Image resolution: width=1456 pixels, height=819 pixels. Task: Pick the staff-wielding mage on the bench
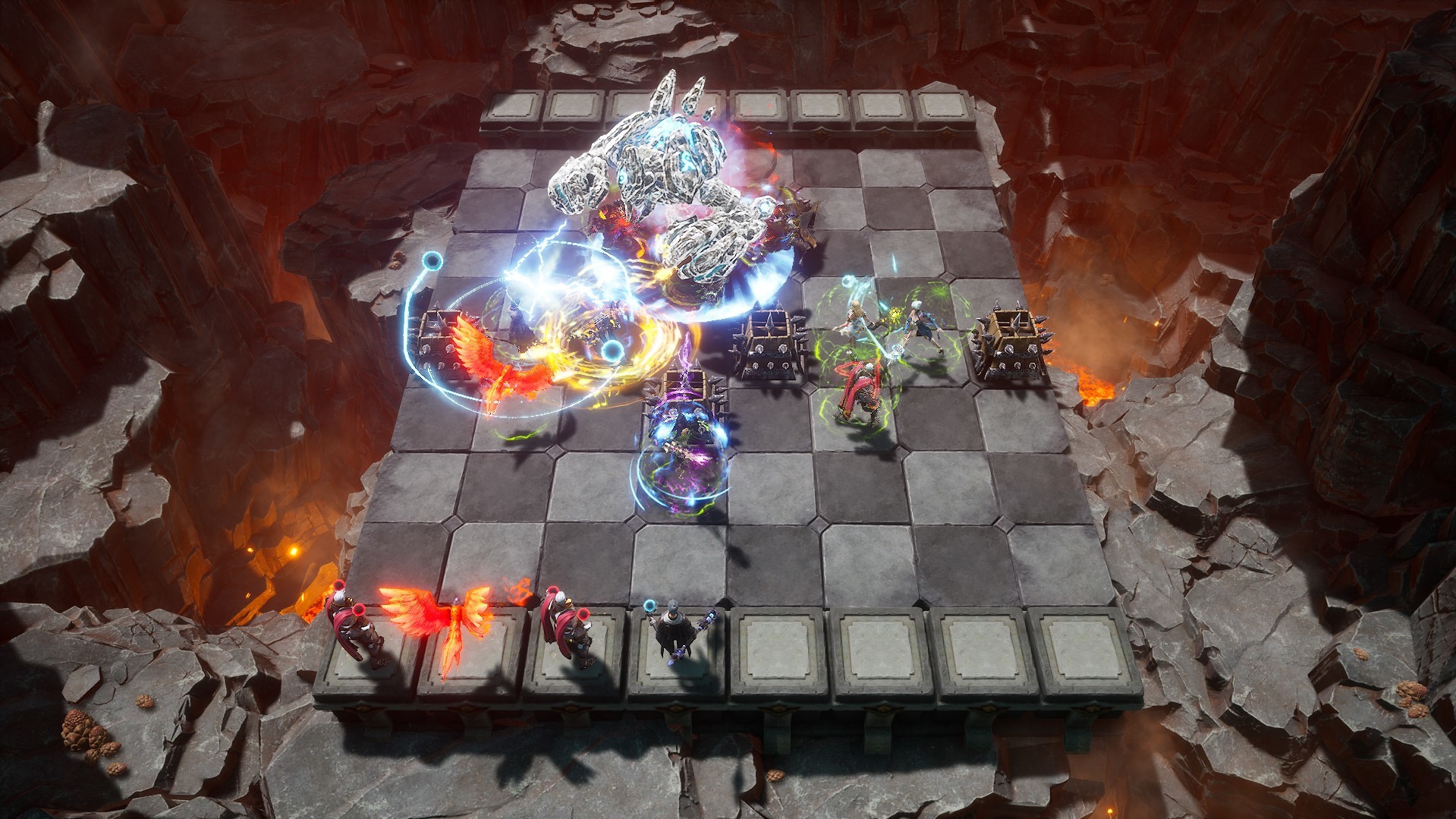coord(674,635)
